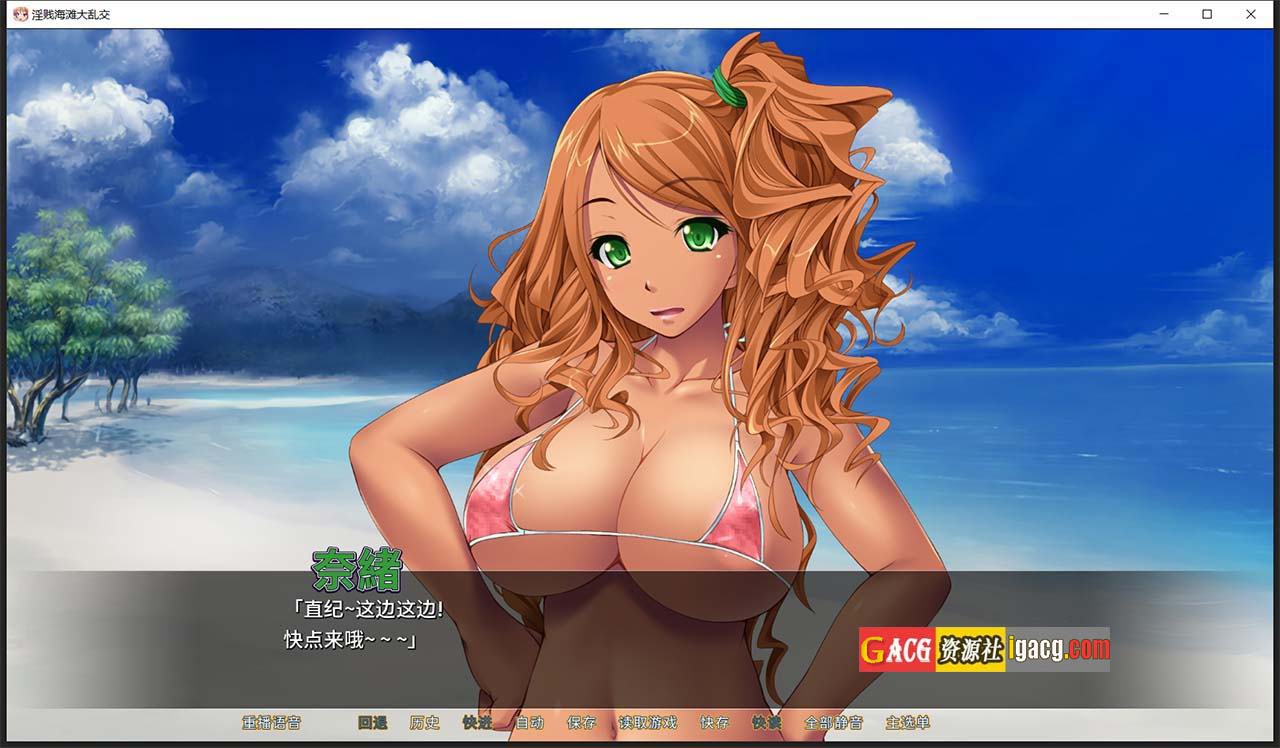
Task: Close the game window
Action: click(x=1251, y=14)
